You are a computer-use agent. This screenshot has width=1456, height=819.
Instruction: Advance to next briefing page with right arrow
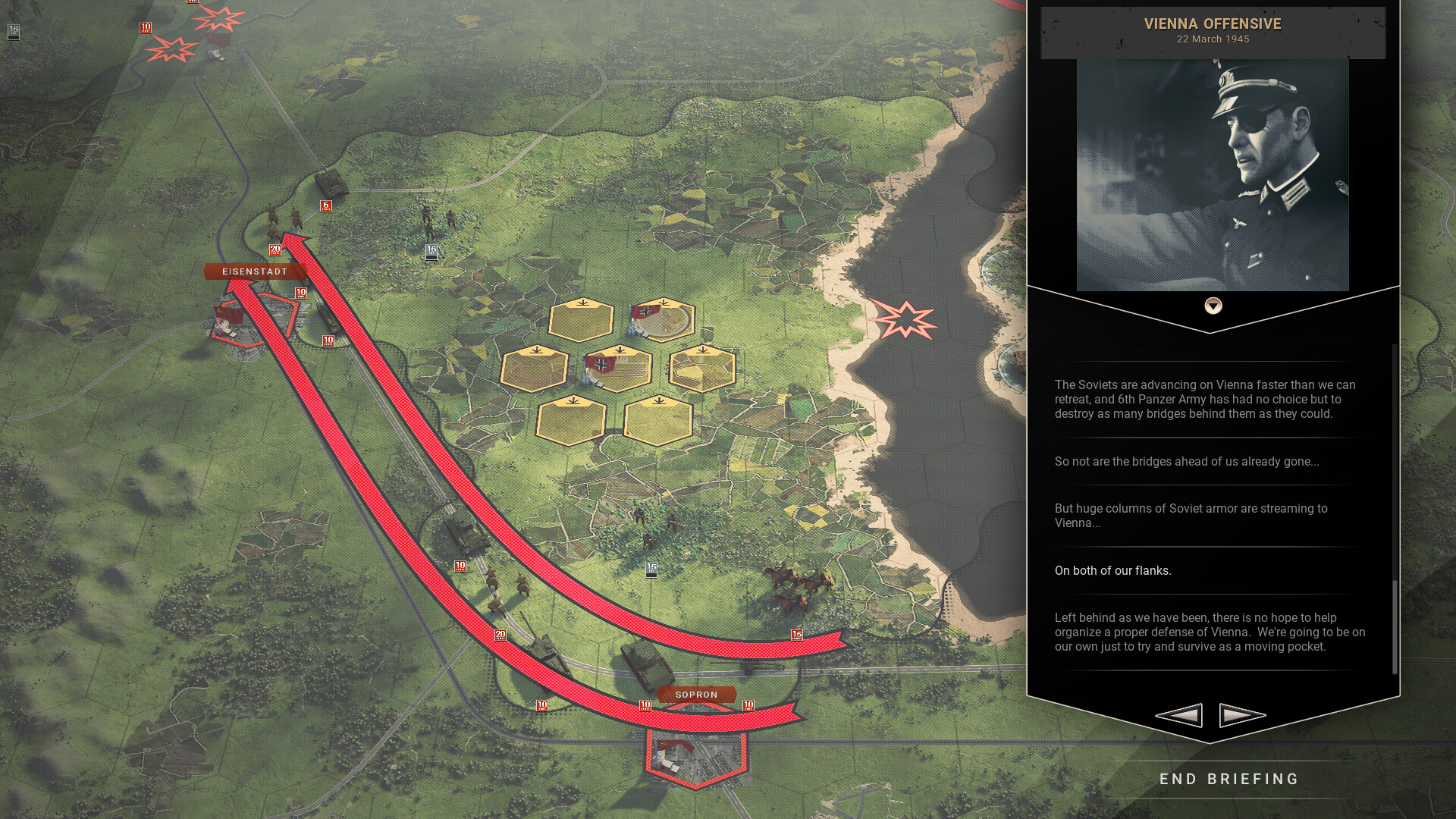(x=1242, y=714)
